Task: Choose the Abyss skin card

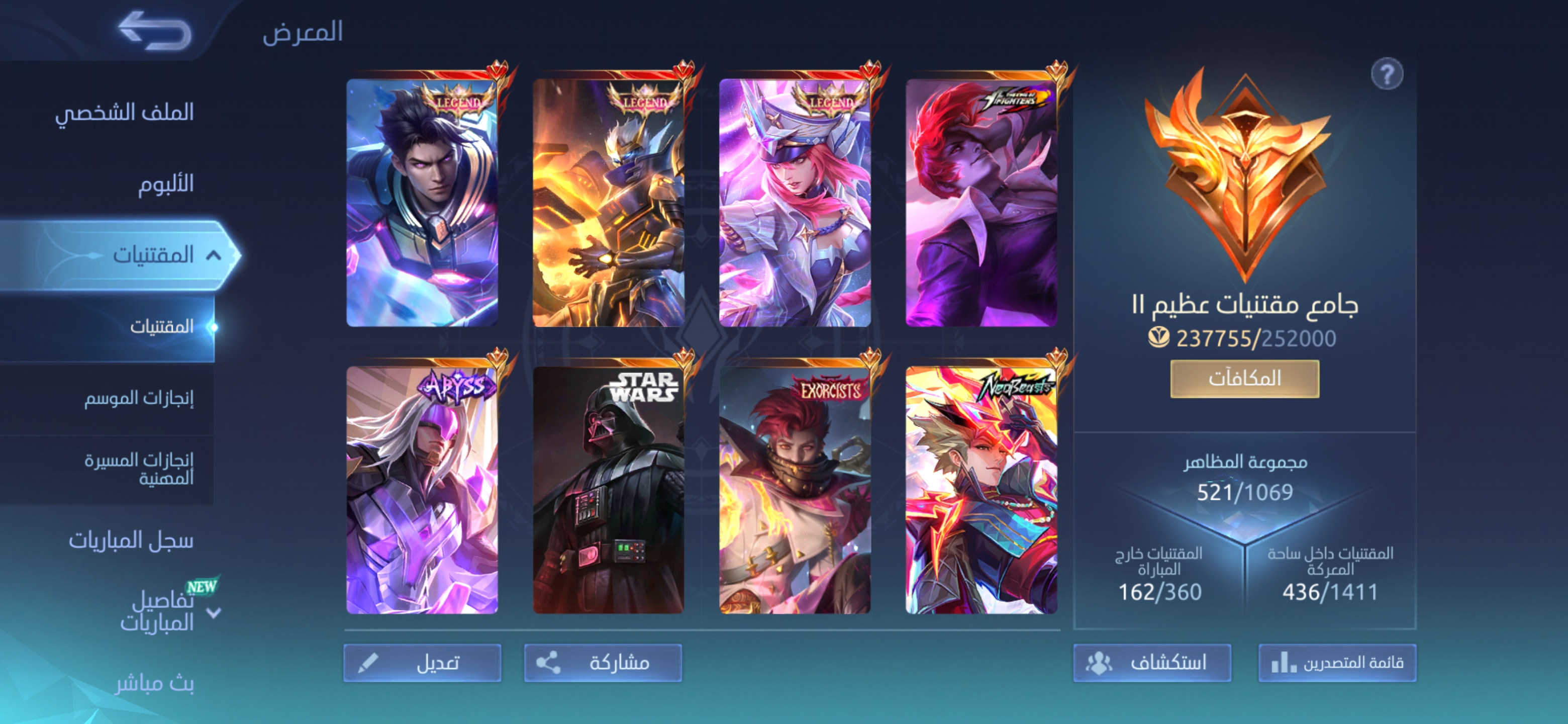Action: coord(423,490)
